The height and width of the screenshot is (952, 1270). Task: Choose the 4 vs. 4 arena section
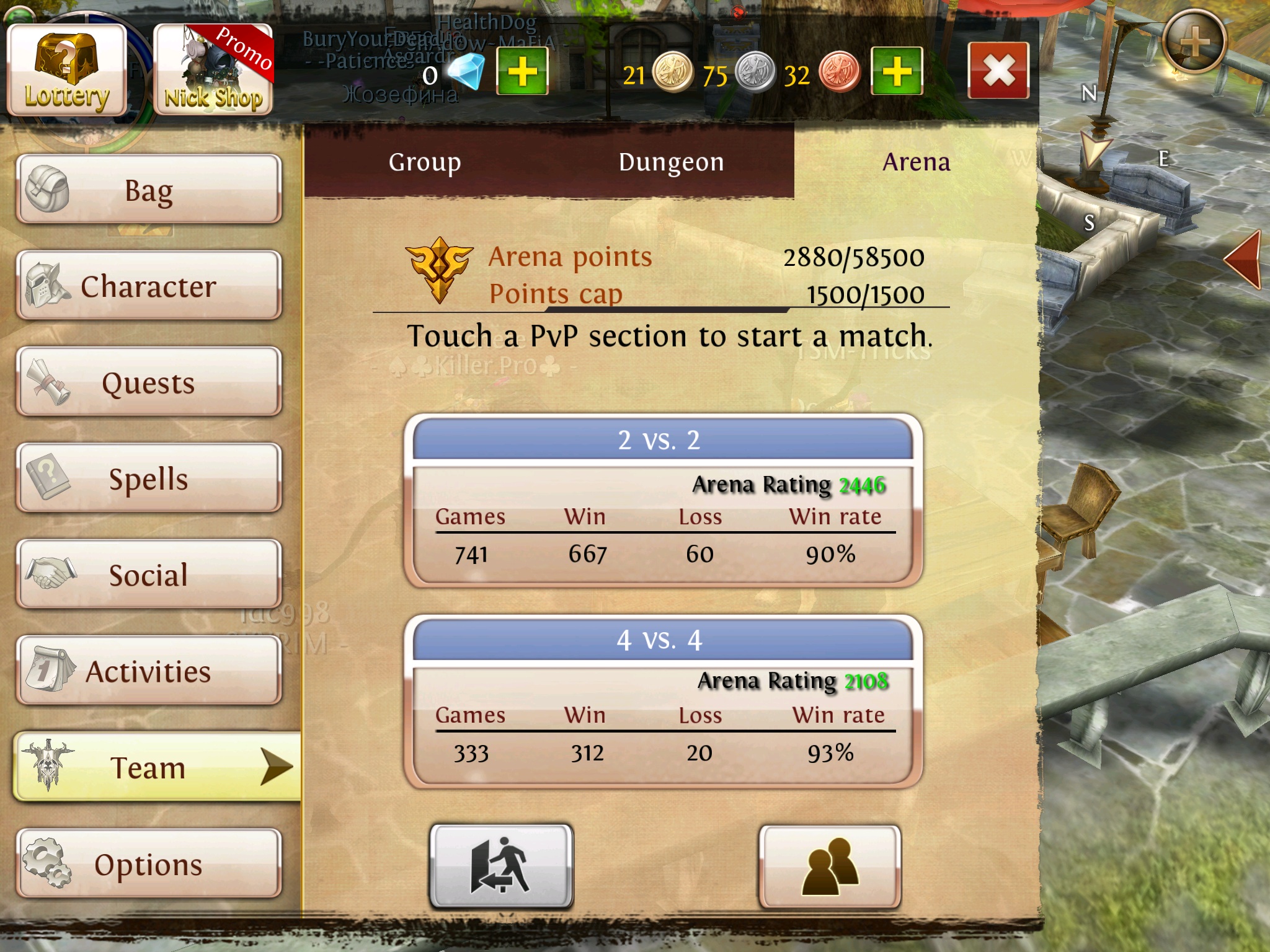point(662,700)
